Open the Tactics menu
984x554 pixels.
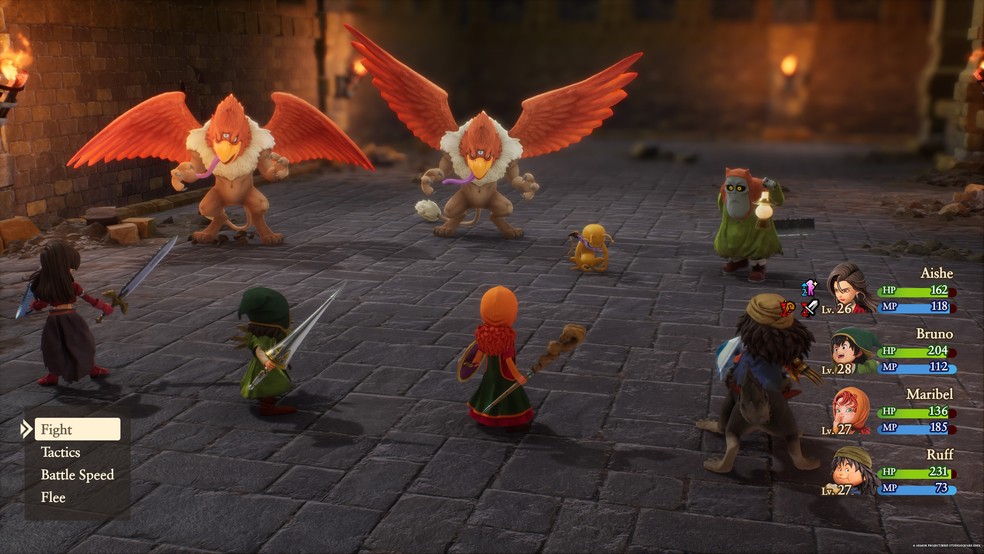[x=61, y=452]
